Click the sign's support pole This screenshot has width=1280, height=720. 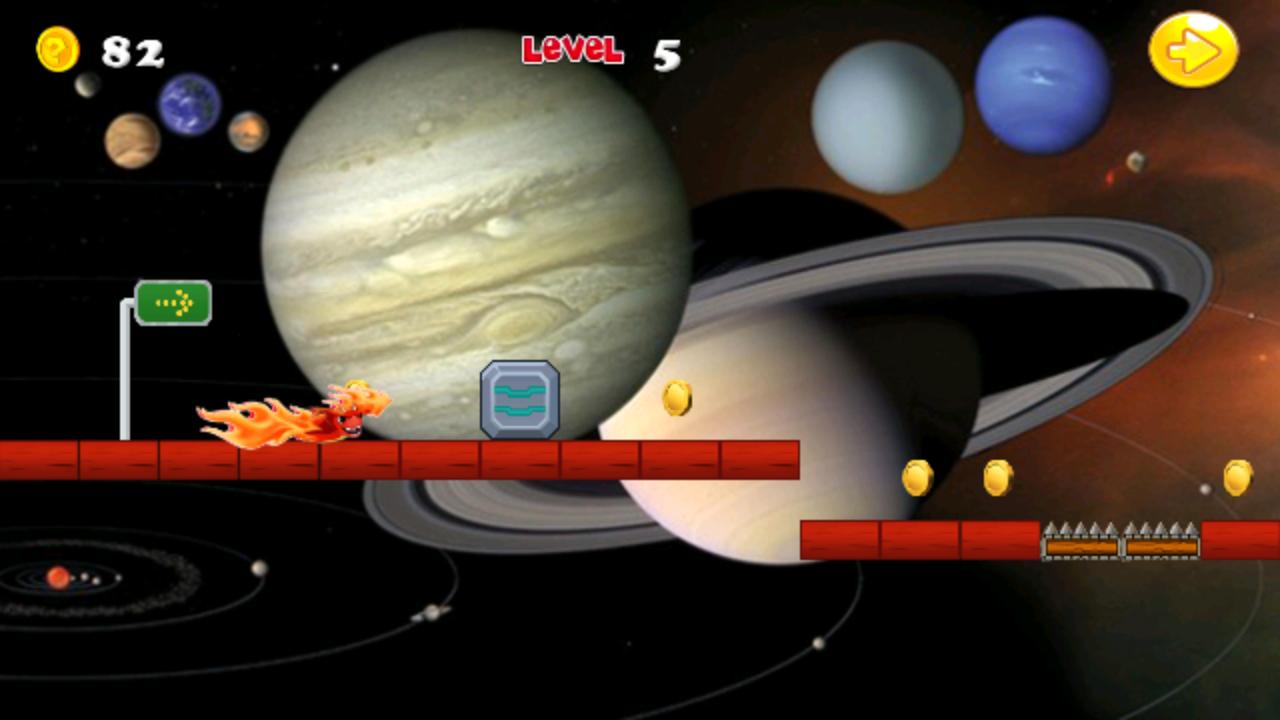coord(126,380)
